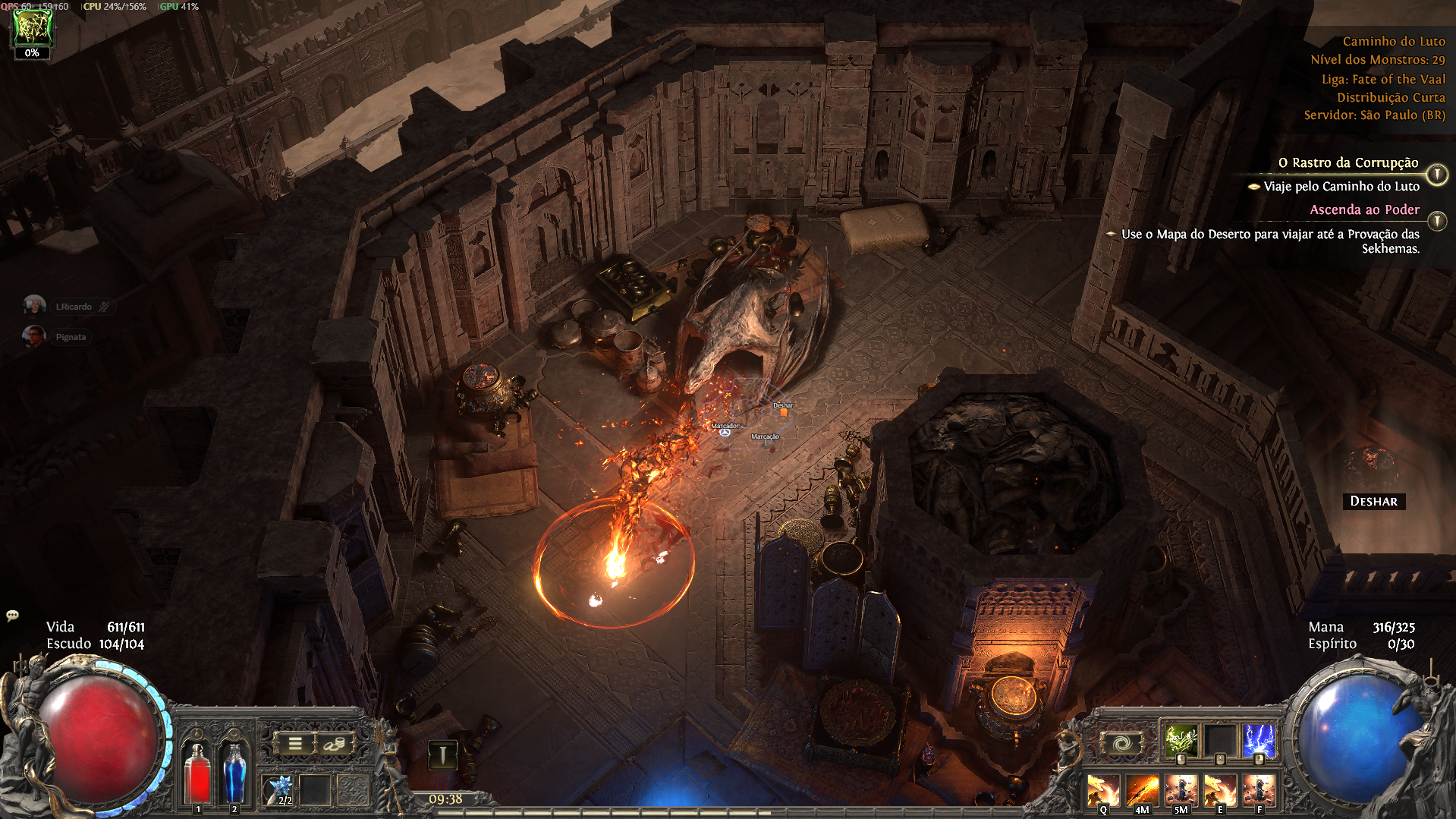1456x819 pixels.
Task: Activate the green claw skill
Action: coord(1181,740)
